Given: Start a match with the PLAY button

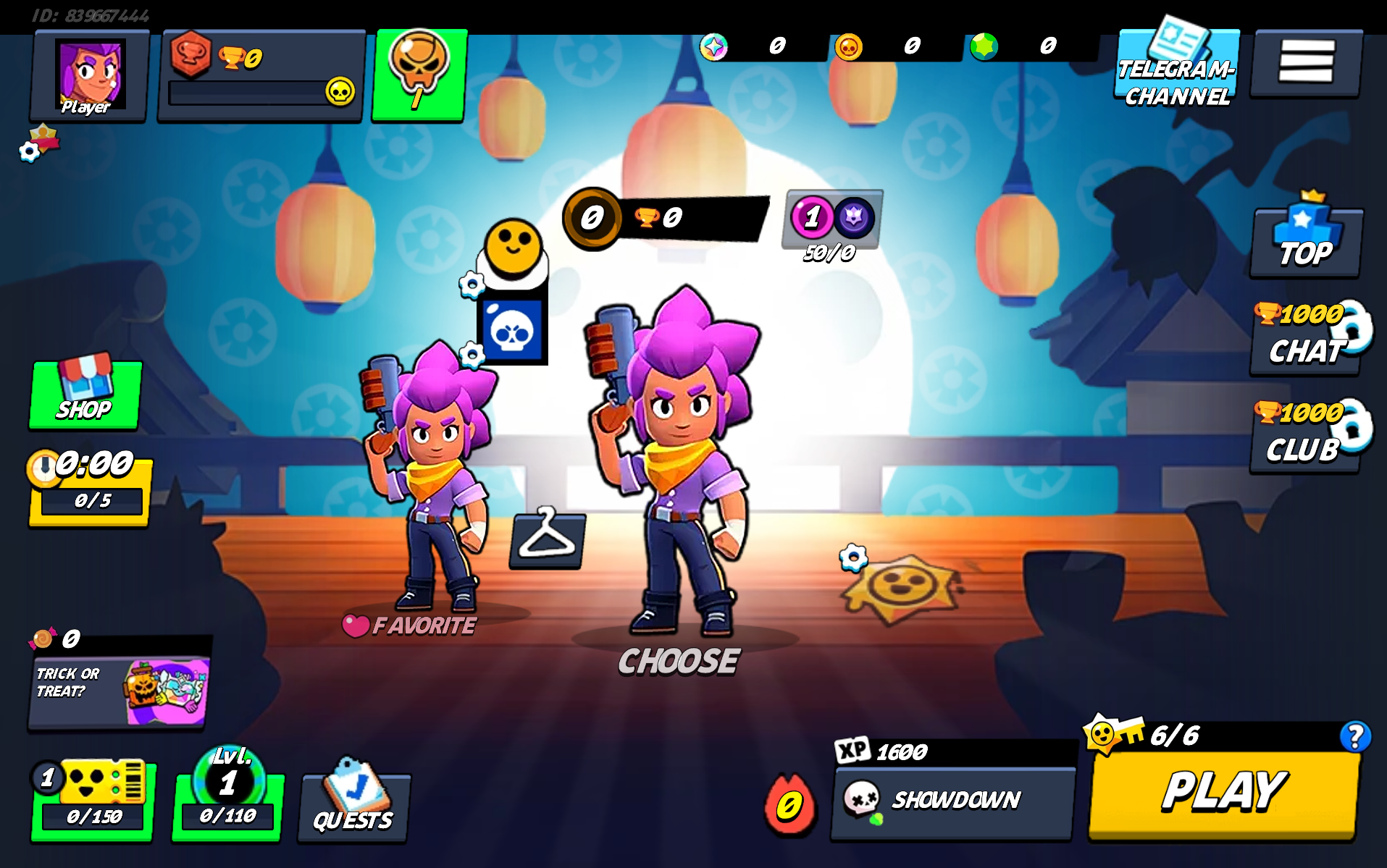Looking at the screenshot, I should [x=1223, y=793].
